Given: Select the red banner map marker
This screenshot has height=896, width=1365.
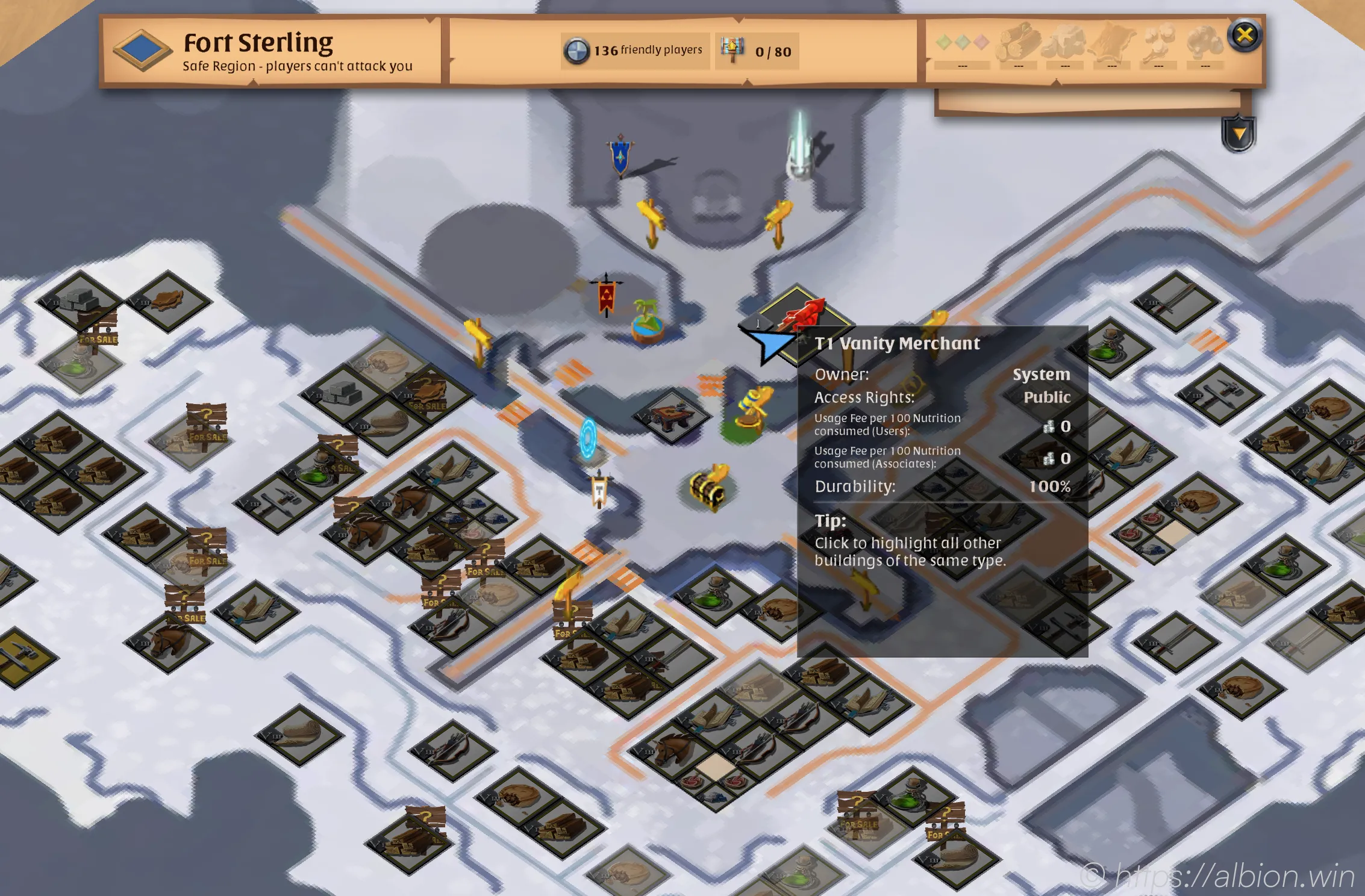Looking at the screenshot, I should click(x=607, y=296).
